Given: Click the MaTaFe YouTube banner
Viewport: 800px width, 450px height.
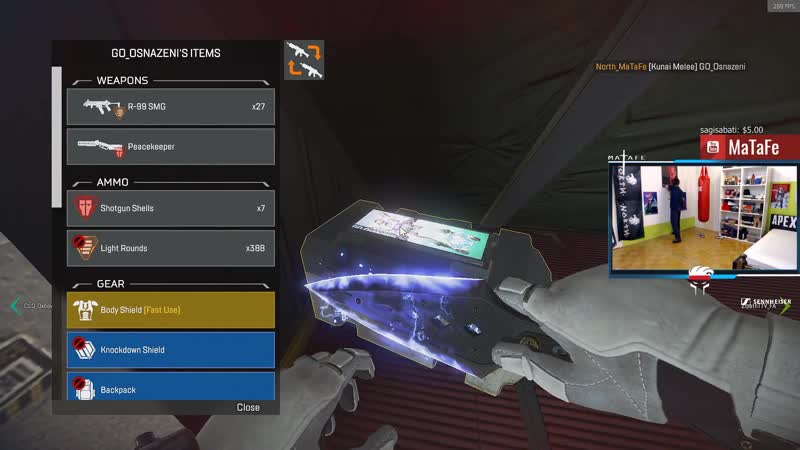Looking at the screenshot, I should tap(748, 147).
